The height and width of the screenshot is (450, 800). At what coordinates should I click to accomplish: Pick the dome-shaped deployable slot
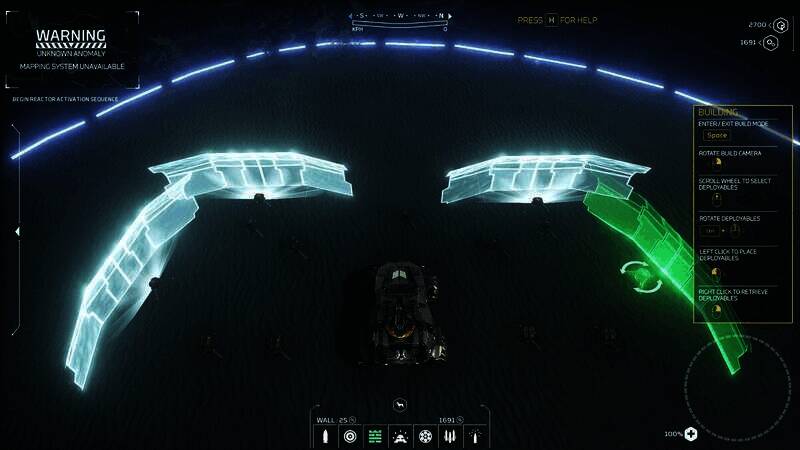[x=400, y=436]
